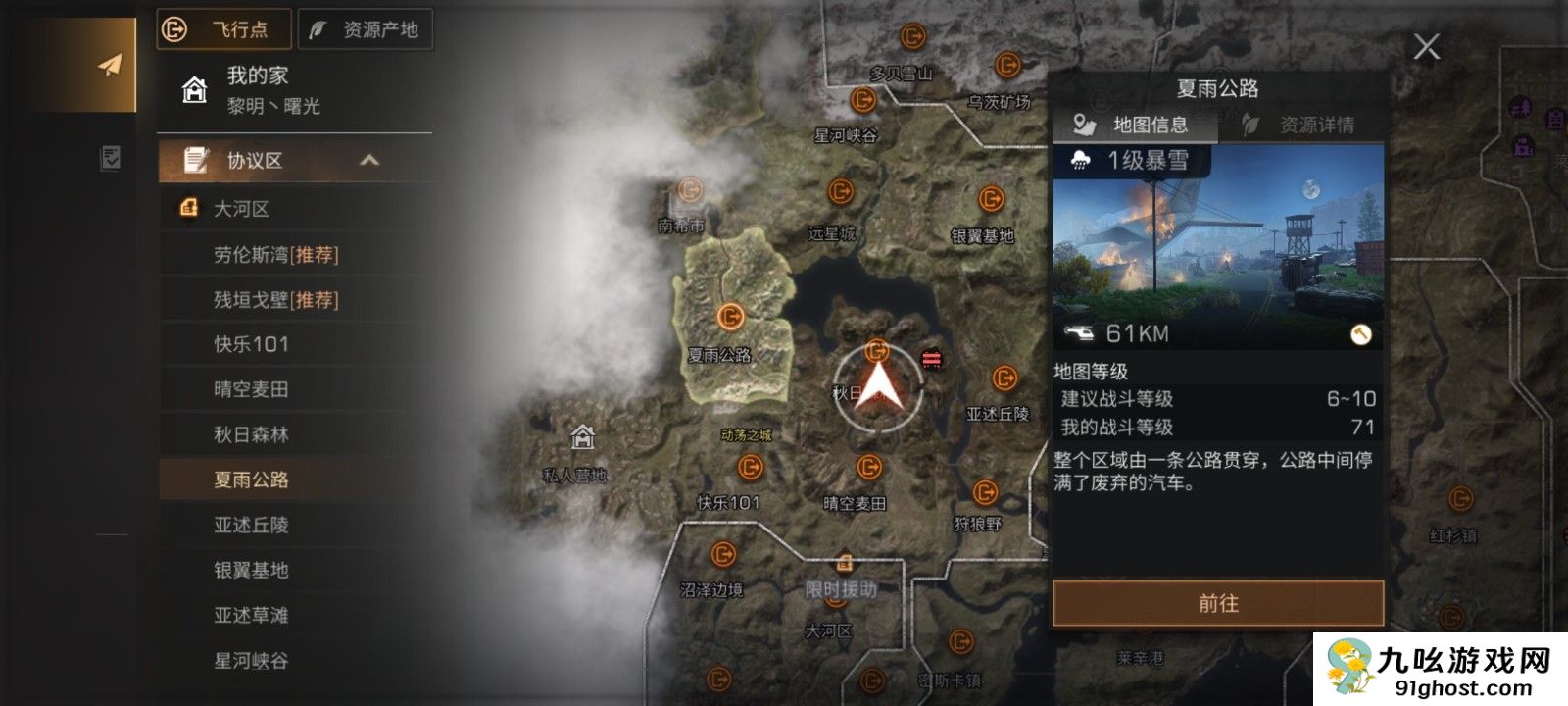Choose 银翼基地 list entry
This screenshot has height=706, width=1568.
pyautogui.click(x=251, y=570)
